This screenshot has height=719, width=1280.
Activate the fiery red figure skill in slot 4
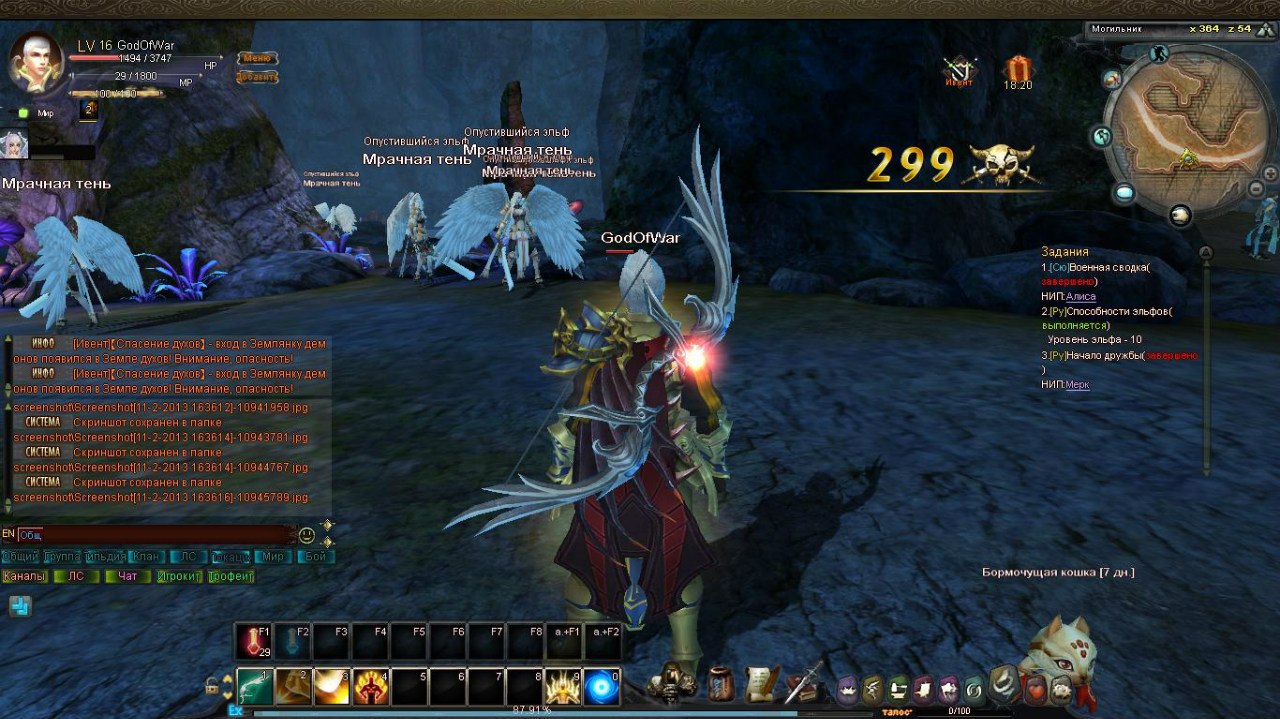coord(371,687)
